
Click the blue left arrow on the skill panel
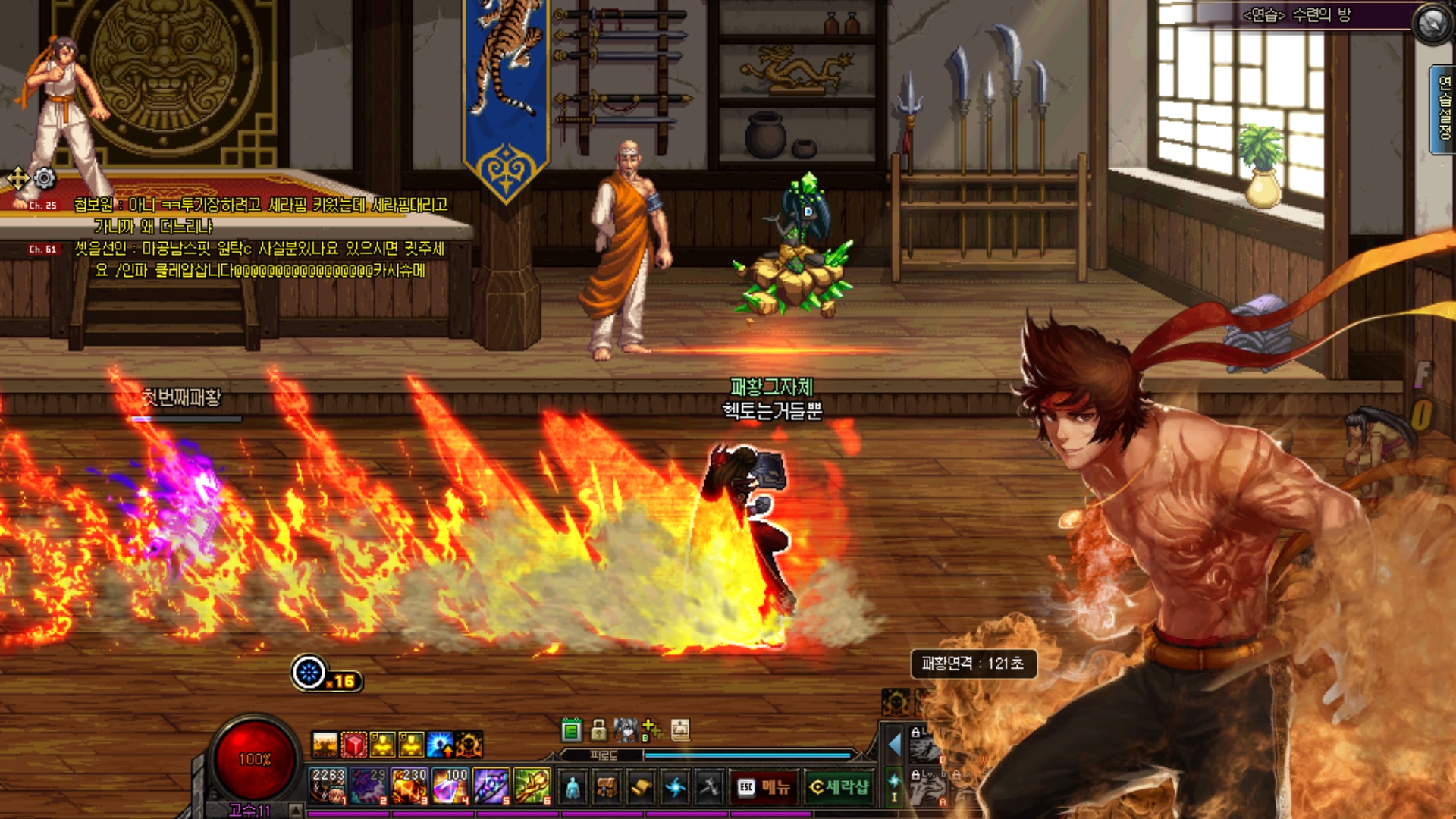point(895,745)
